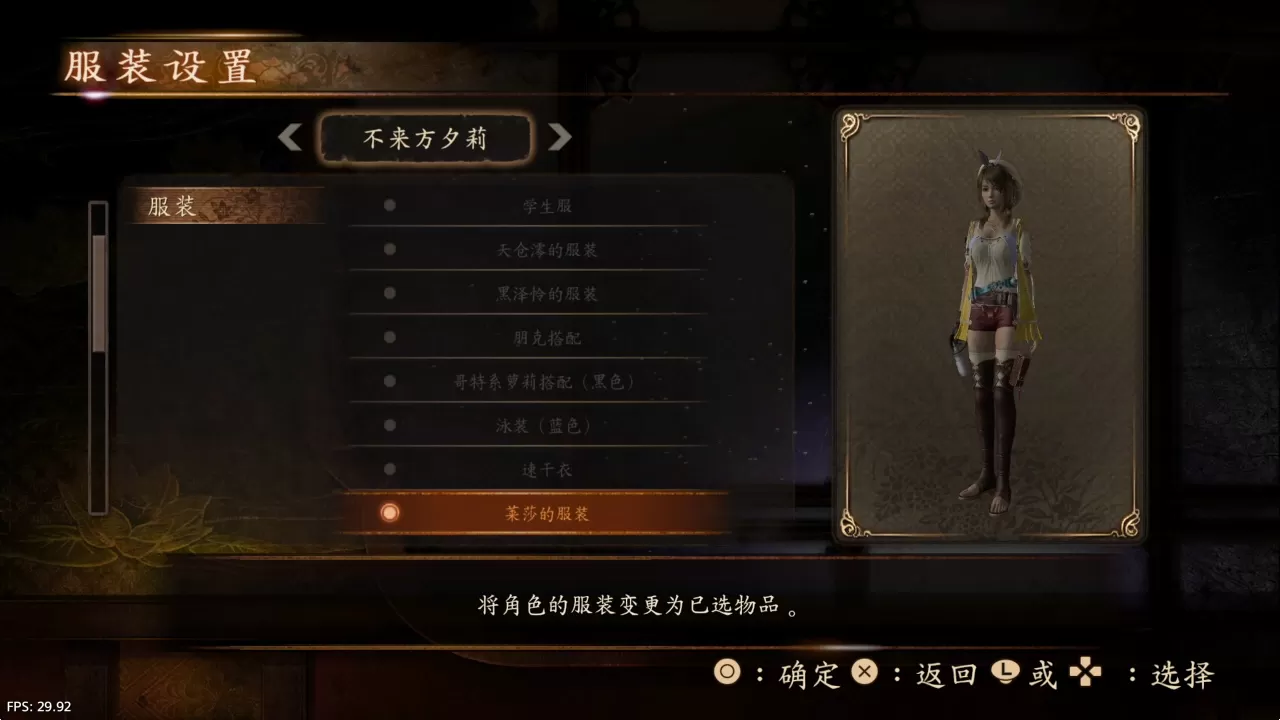Click the right arrow to switch character
Viewport: 1280px width, 720px height.
click(x=561, y=137)
